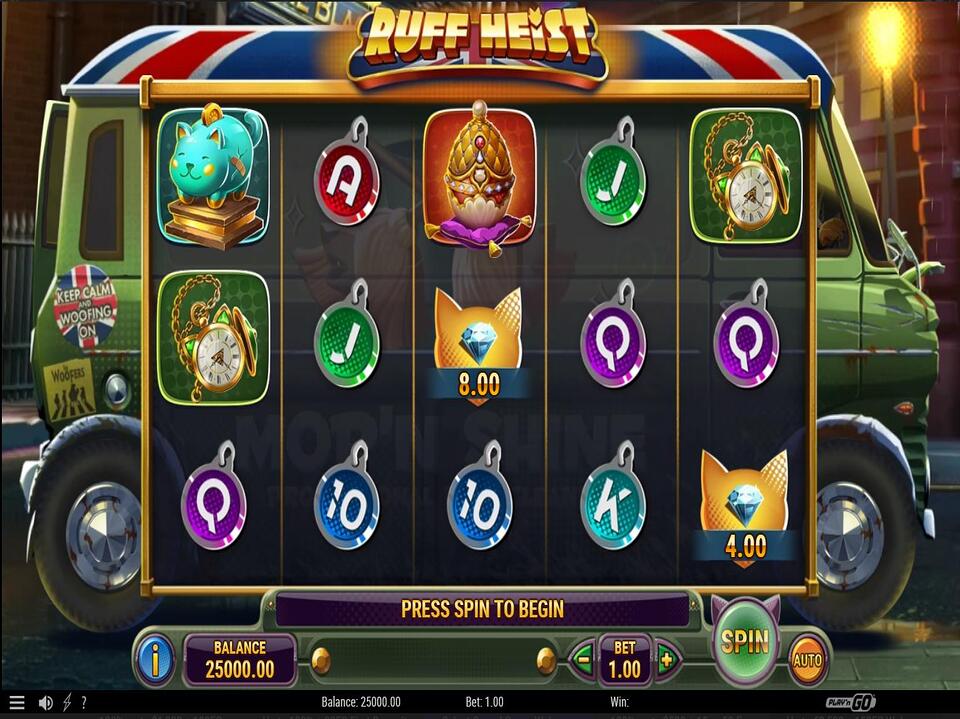Open the AUTO play options
The image size is (960, 719).
tap(807, 659)
